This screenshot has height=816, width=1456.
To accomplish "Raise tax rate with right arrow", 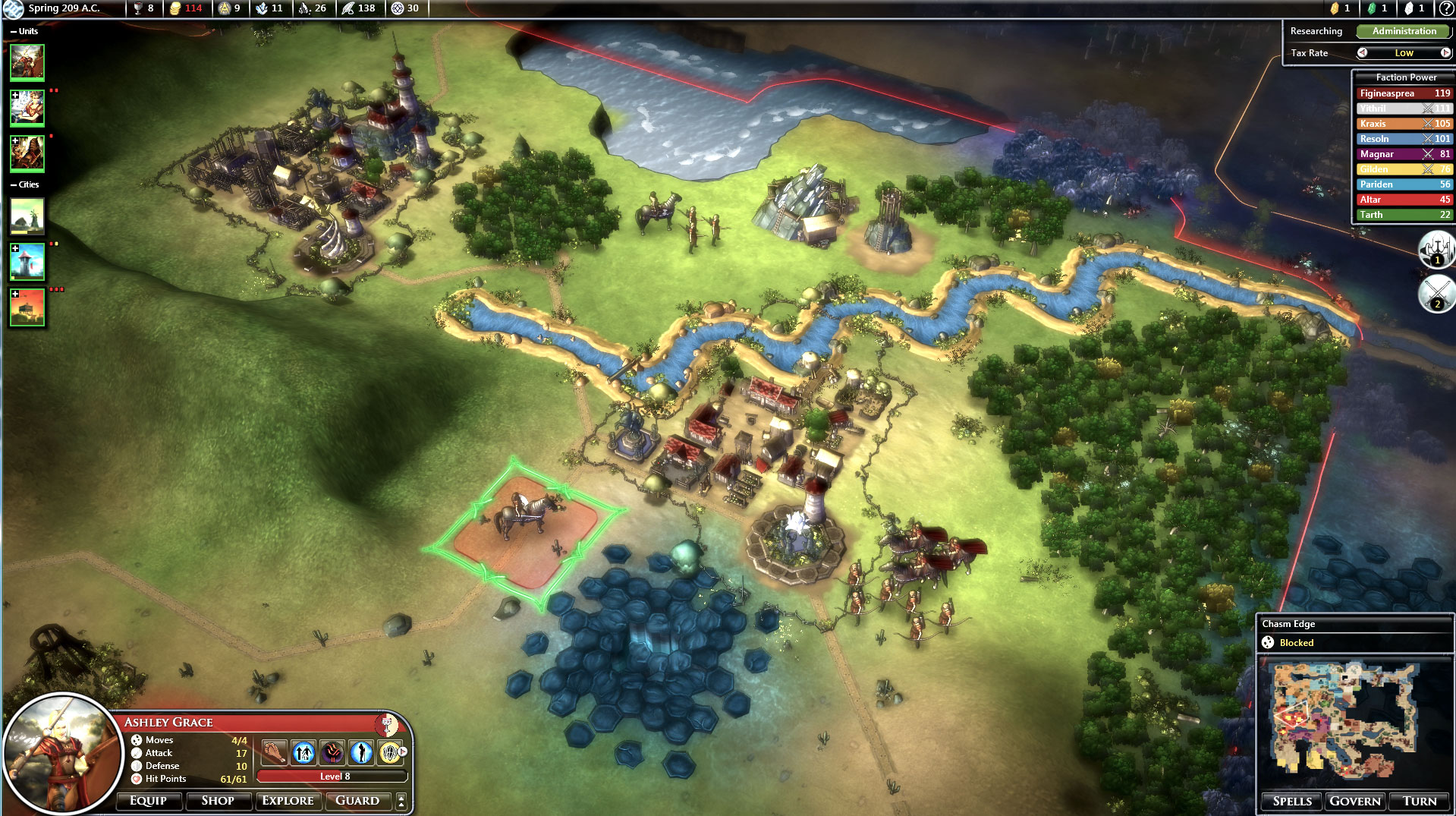I will pos(1445,53).
